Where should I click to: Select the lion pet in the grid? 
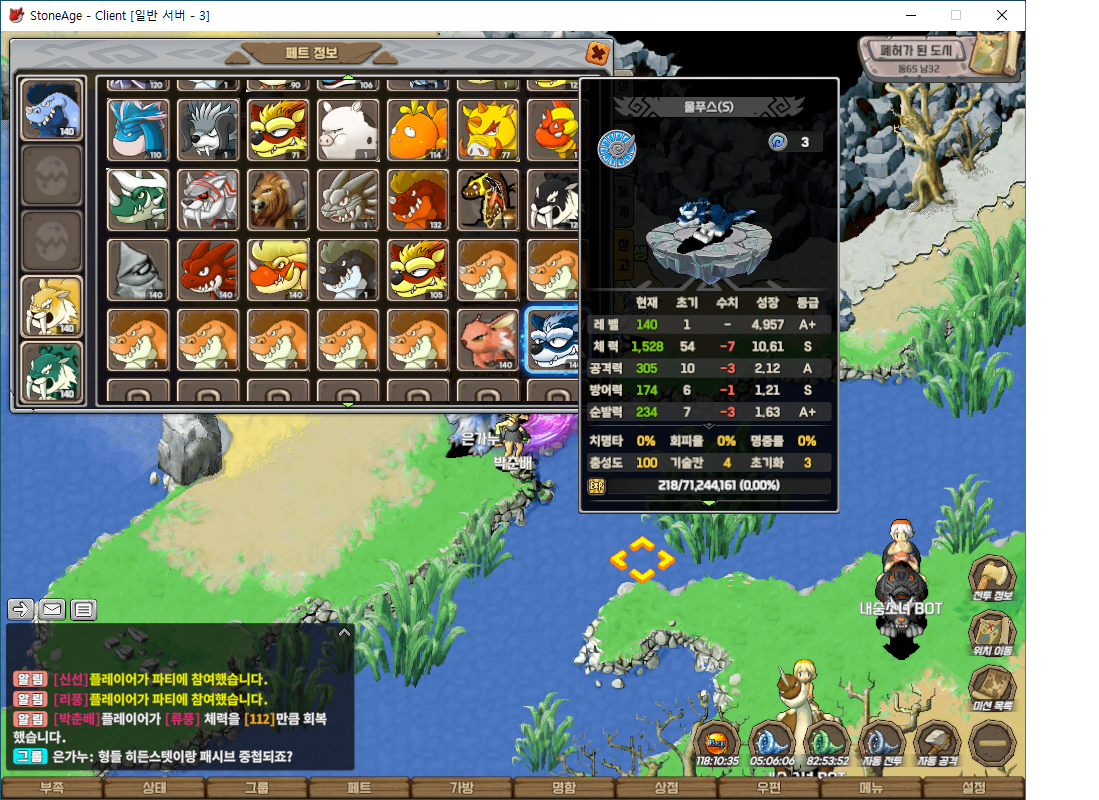coord(278,199)
